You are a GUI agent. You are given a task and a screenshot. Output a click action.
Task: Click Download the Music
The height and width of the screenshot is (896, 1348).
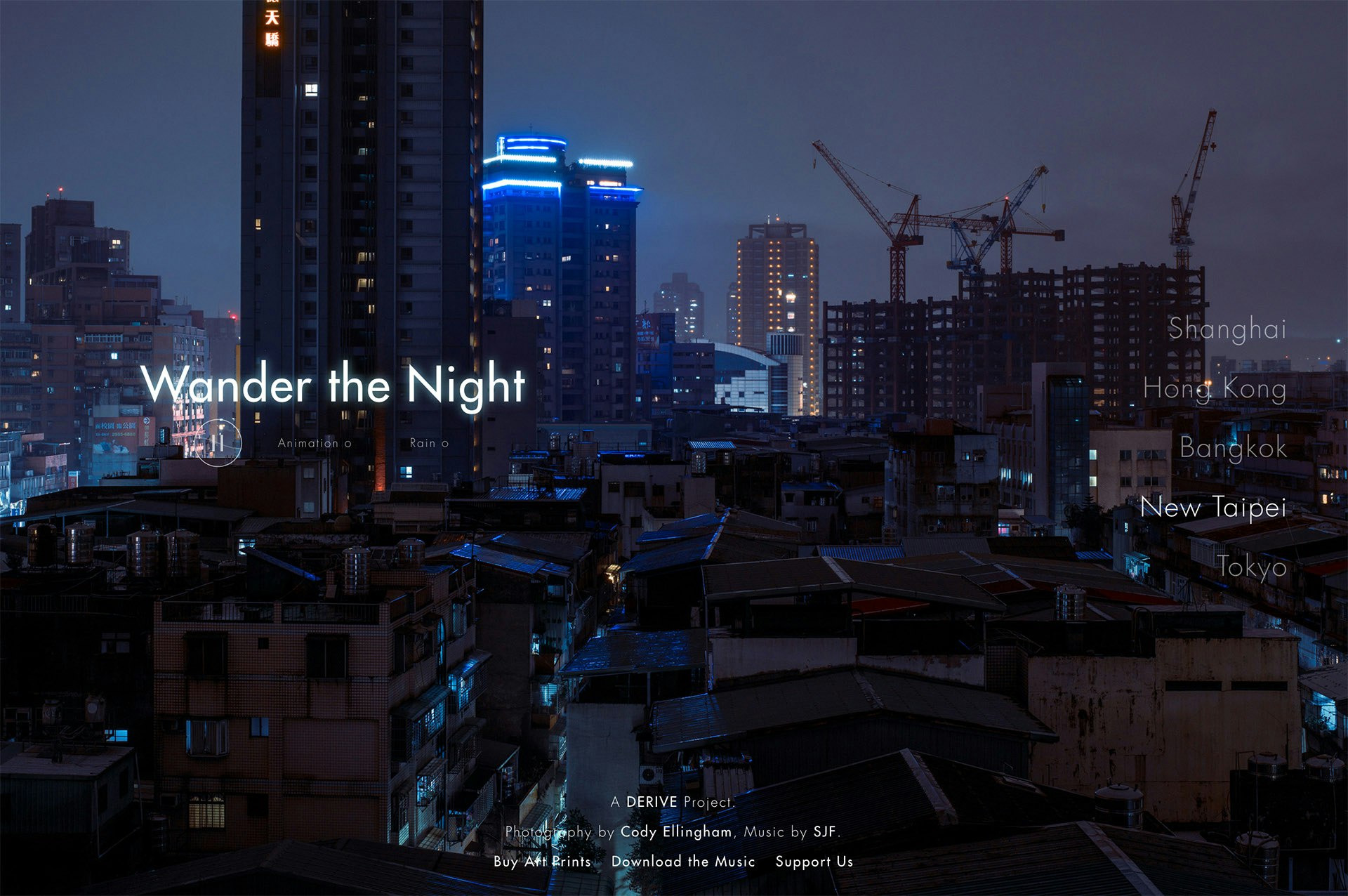[682, 862]
